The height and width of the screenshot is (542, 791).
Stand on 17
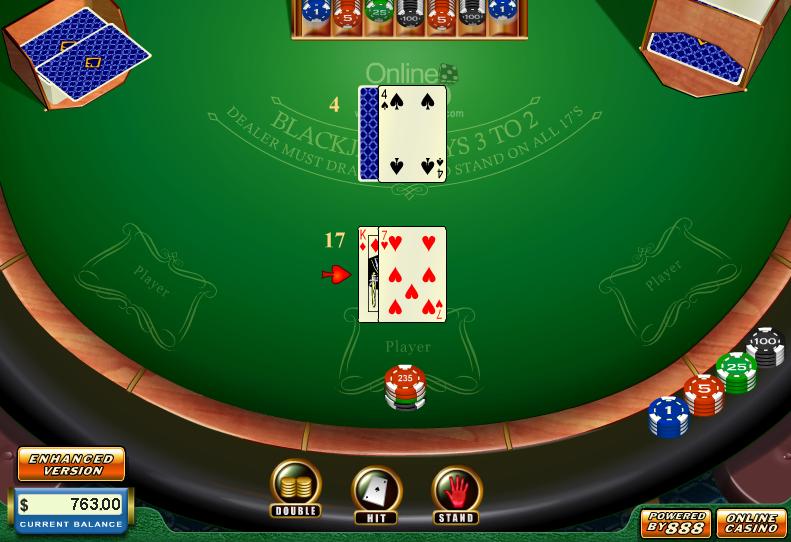click(456, 492)
